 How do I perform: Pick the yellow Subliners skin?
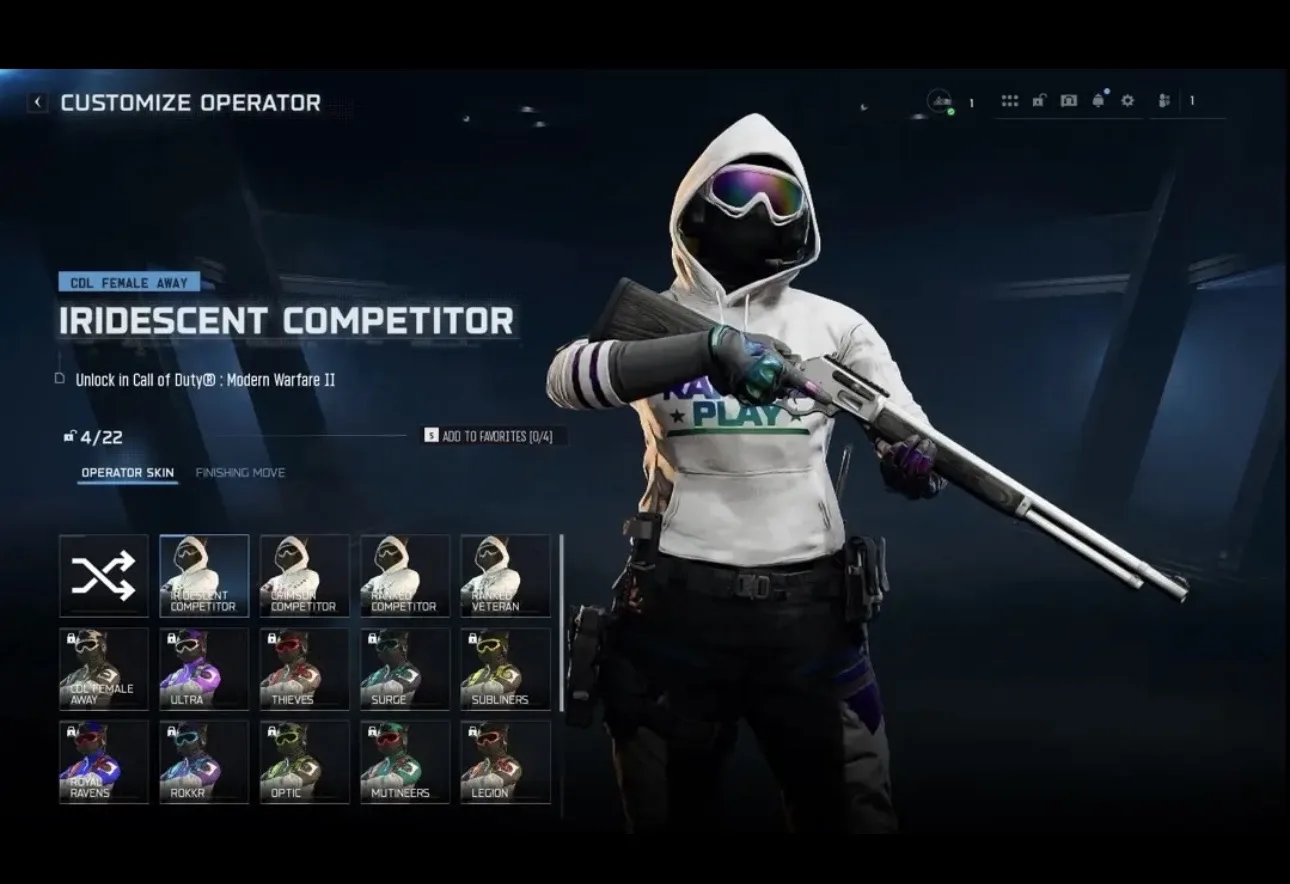pyautogui.click(x=505, y=669)
